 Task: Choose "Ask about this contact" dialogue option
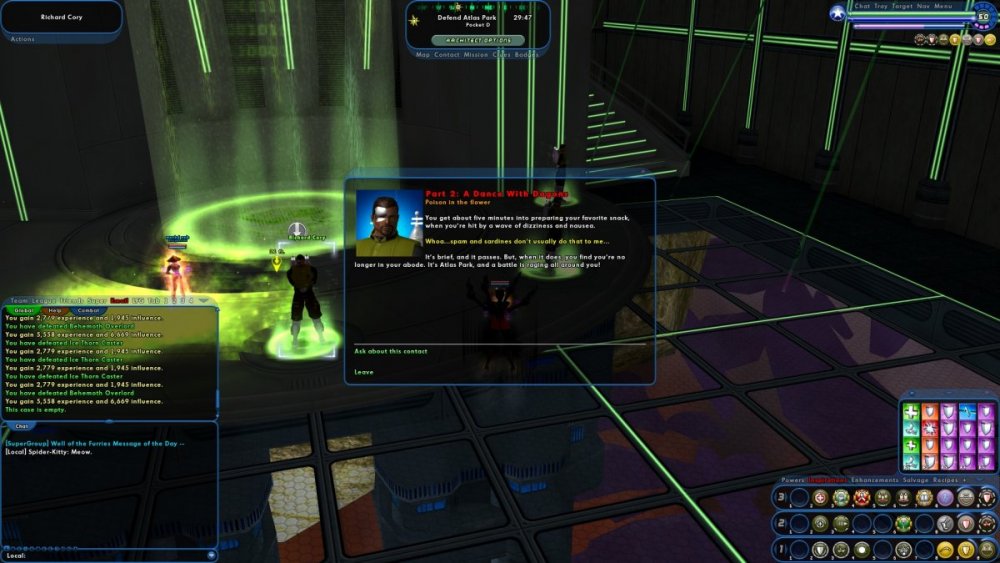tap(391, 351)
